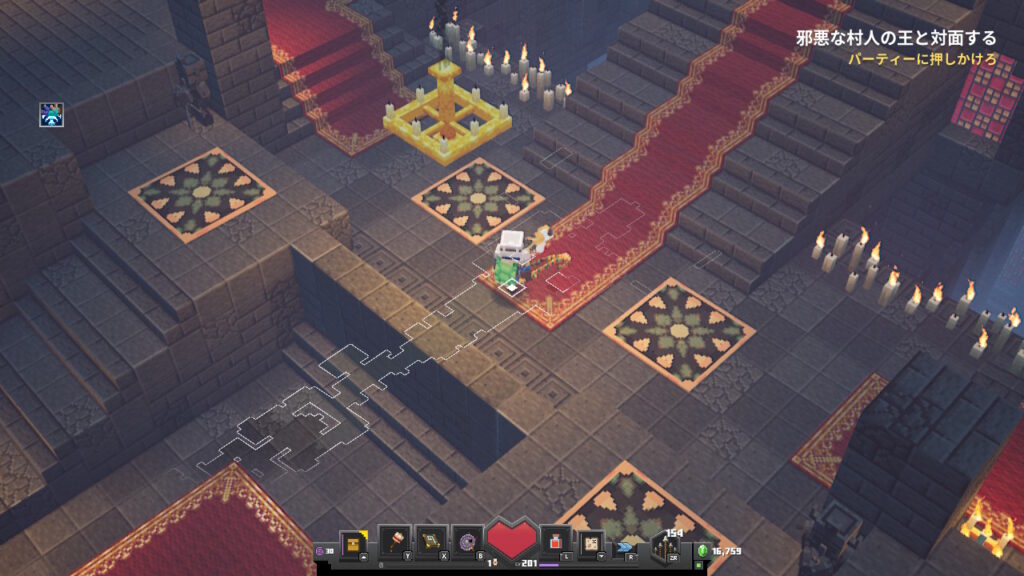Screen dimensions: 1024x576
Task: Open the inventory chest slot
Action: (354, 543)
